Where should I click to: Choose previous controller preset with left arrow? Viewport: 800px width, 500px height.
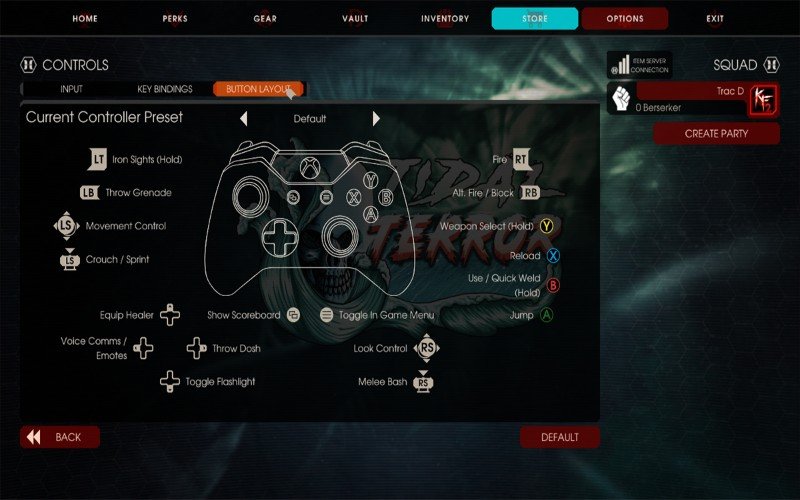(x=243, y=118)
